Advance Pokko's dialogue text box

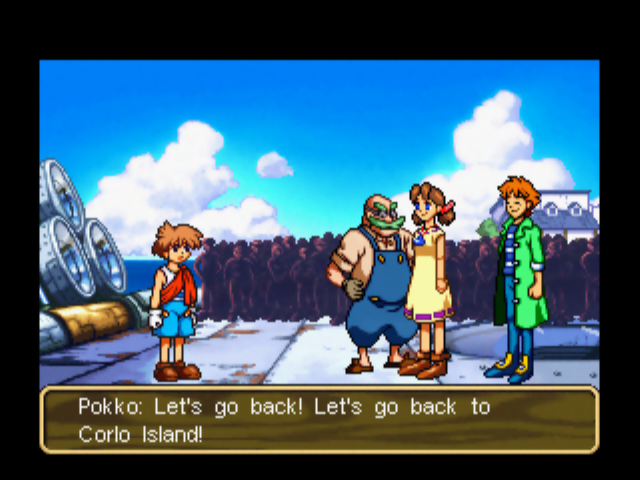319,420
